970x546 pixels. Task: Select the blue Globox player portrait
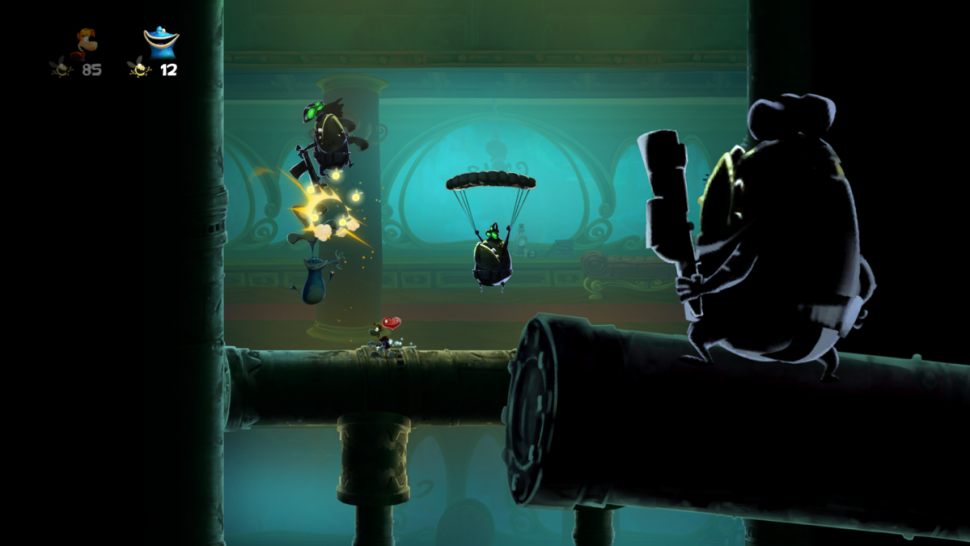[x=160, y=43]
